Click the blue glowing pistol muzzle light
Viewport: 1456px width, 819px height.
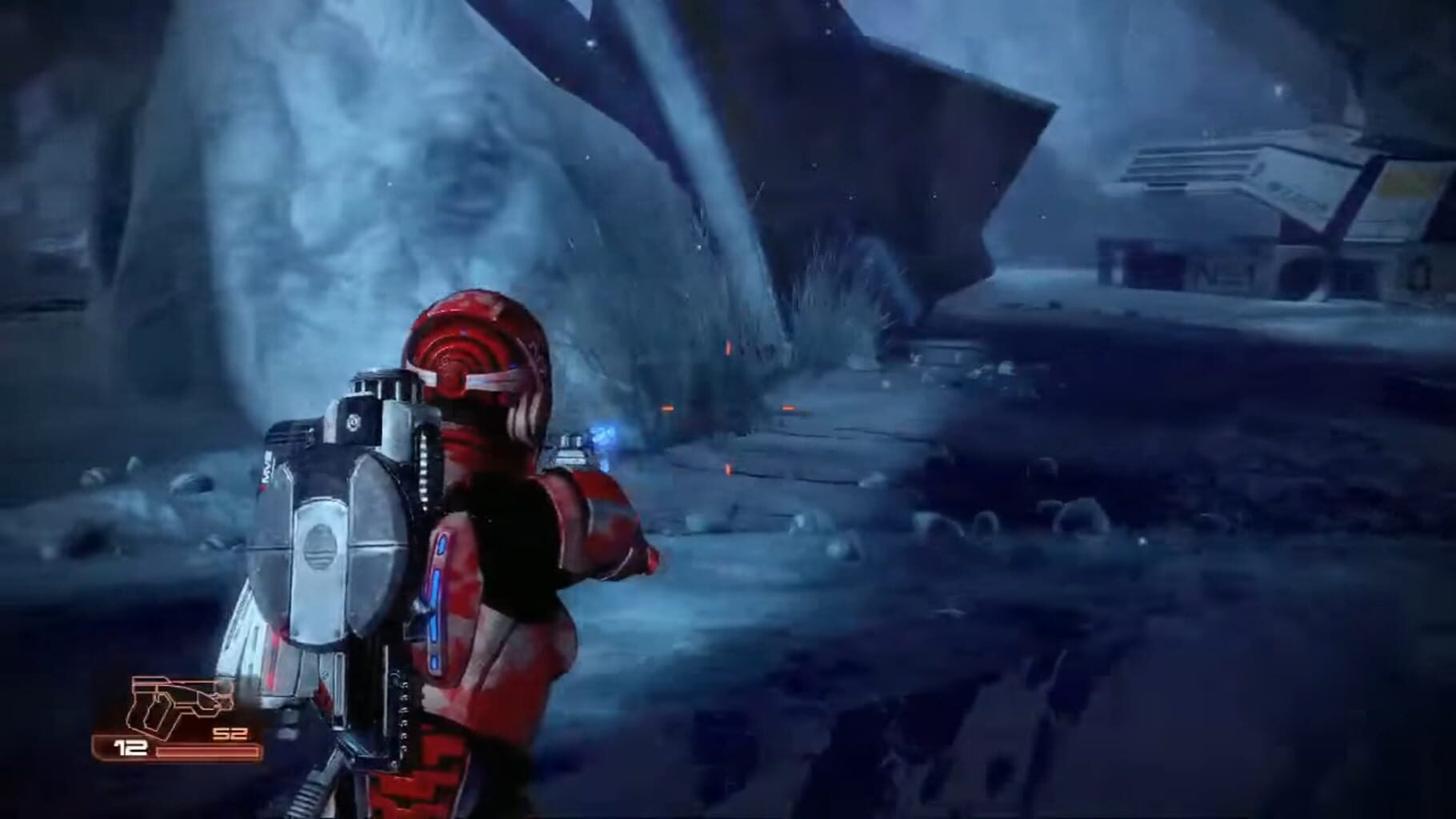[x=604, y=436]
